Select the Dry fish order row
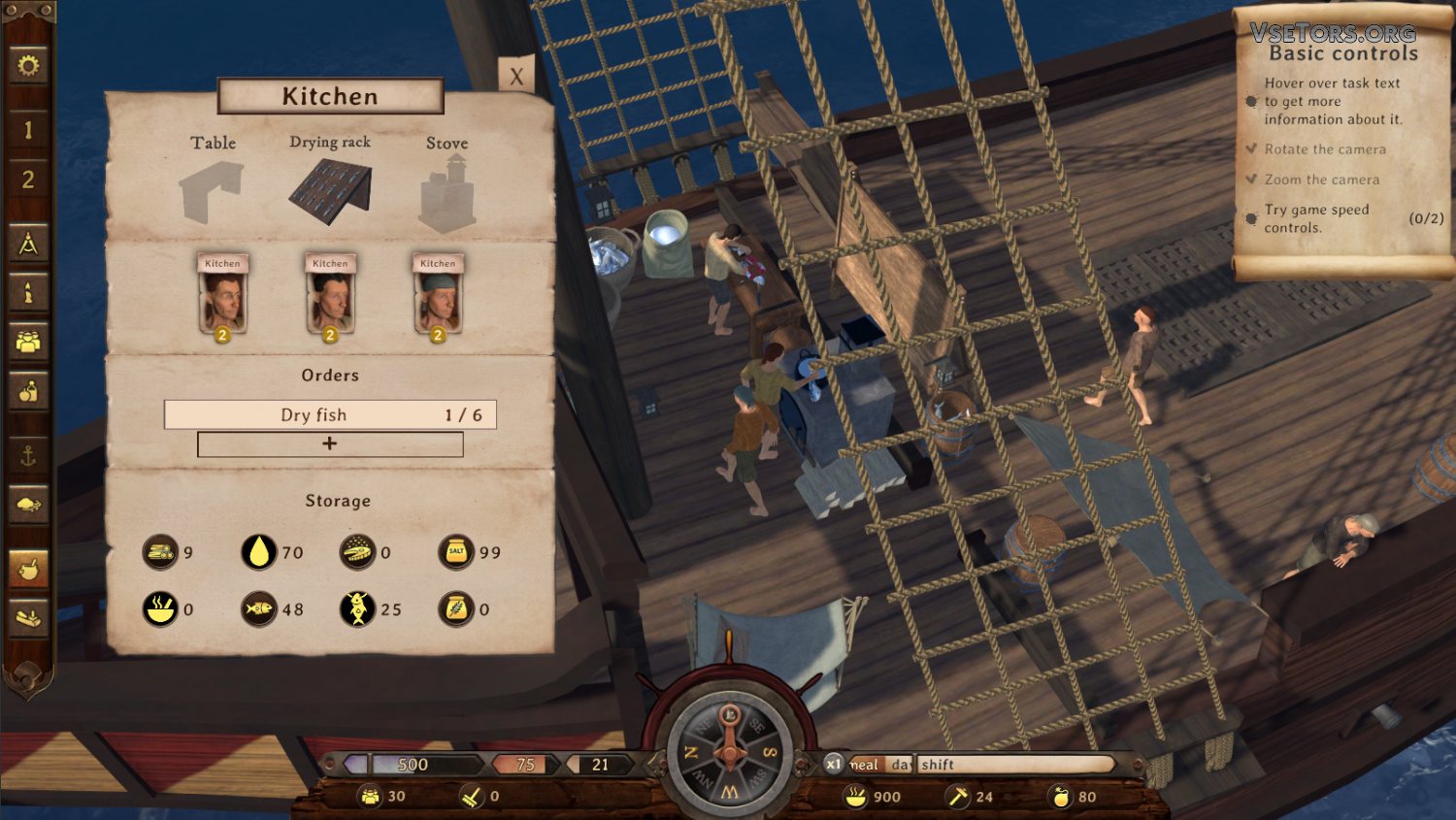The image size is (1456, 820). pos(330,414)
